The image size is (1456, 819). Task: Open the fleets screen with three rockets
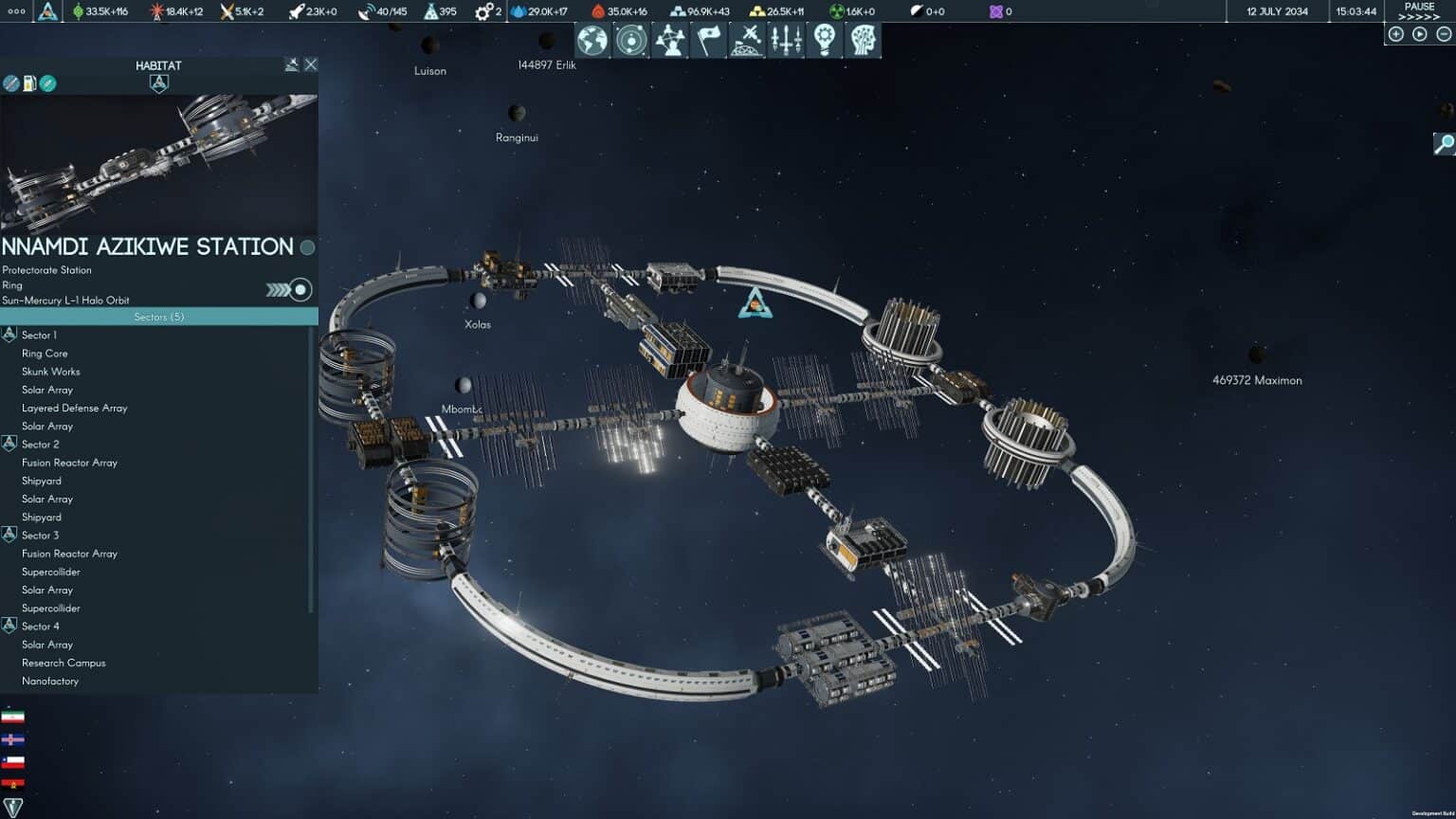(x=786, y=41)
